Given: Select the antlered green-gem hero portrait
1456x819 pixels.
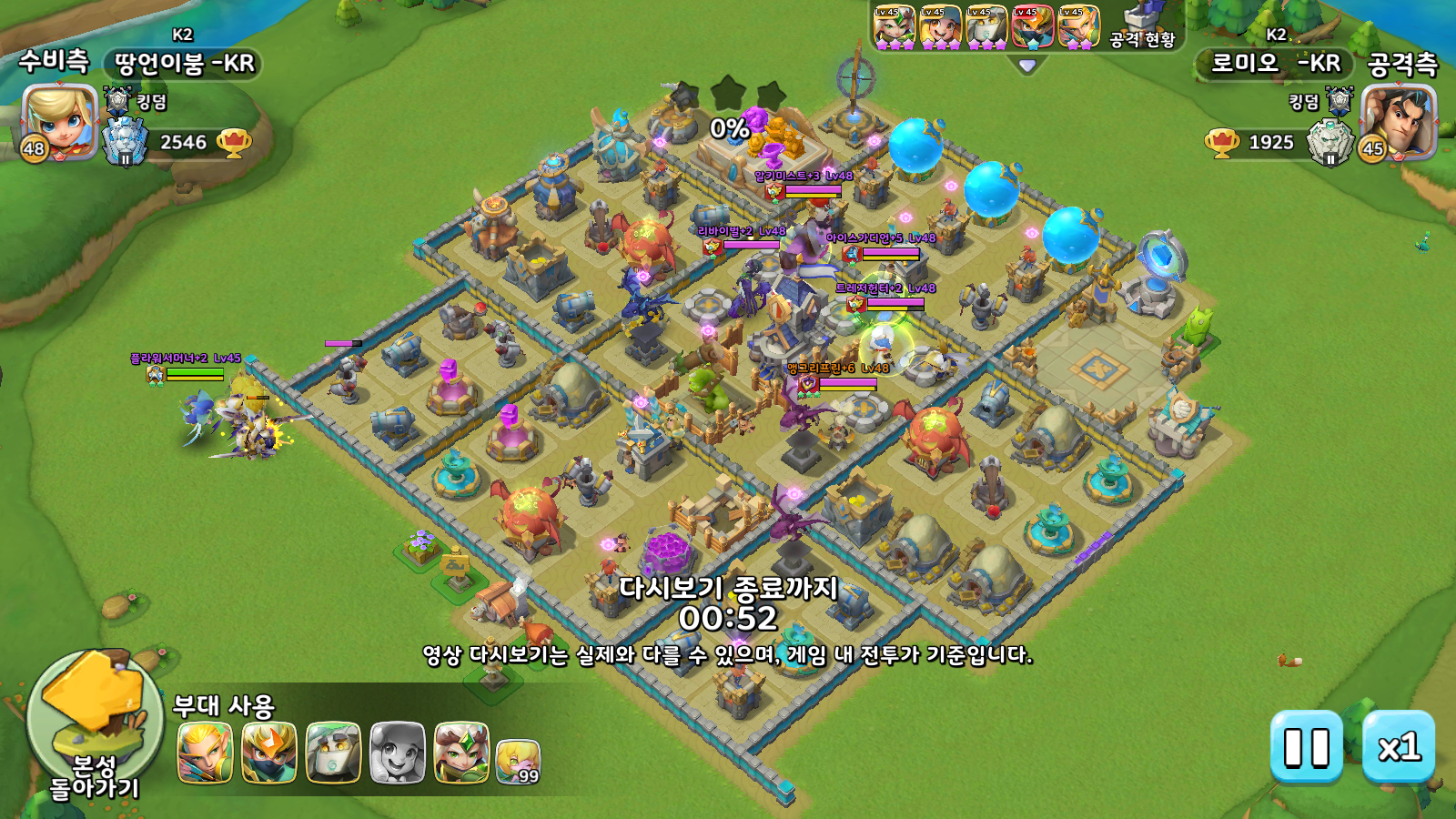Looking at the screenshot, I should (x=461, y=753).
